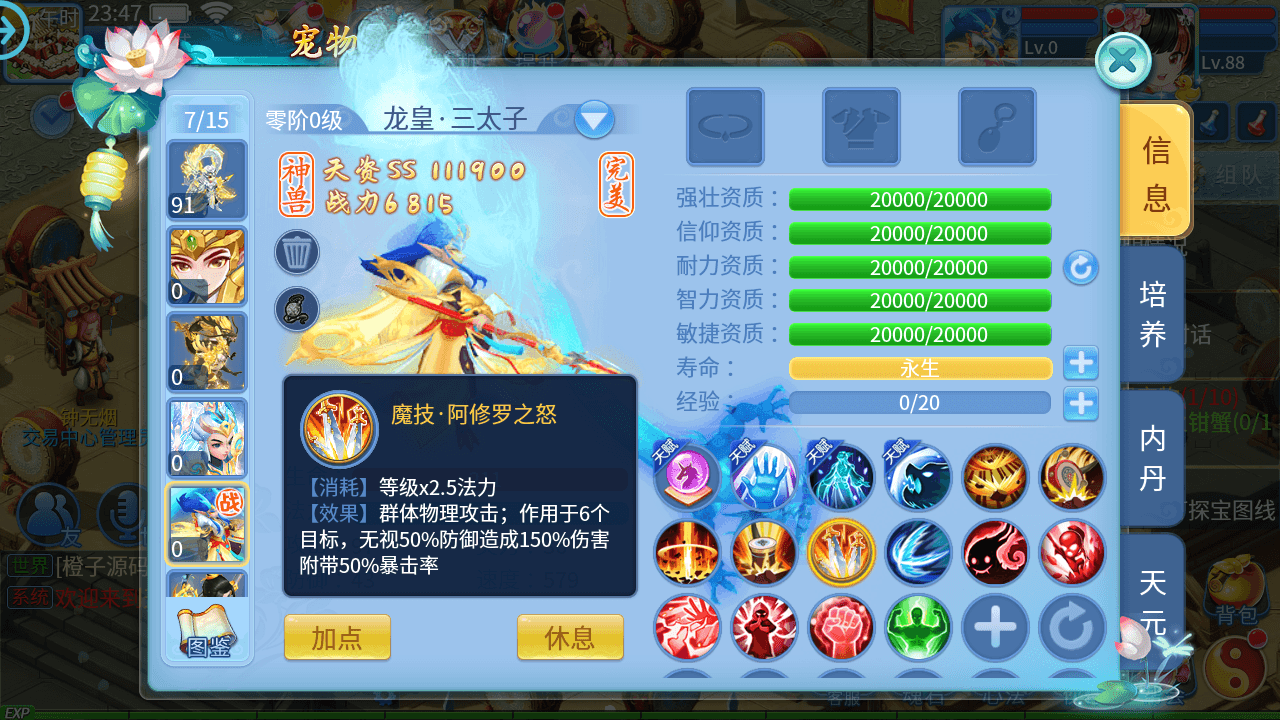Click the 寿命 永生 progress bar
This screenshot has width=1280, height=720.
coord(920,368)
